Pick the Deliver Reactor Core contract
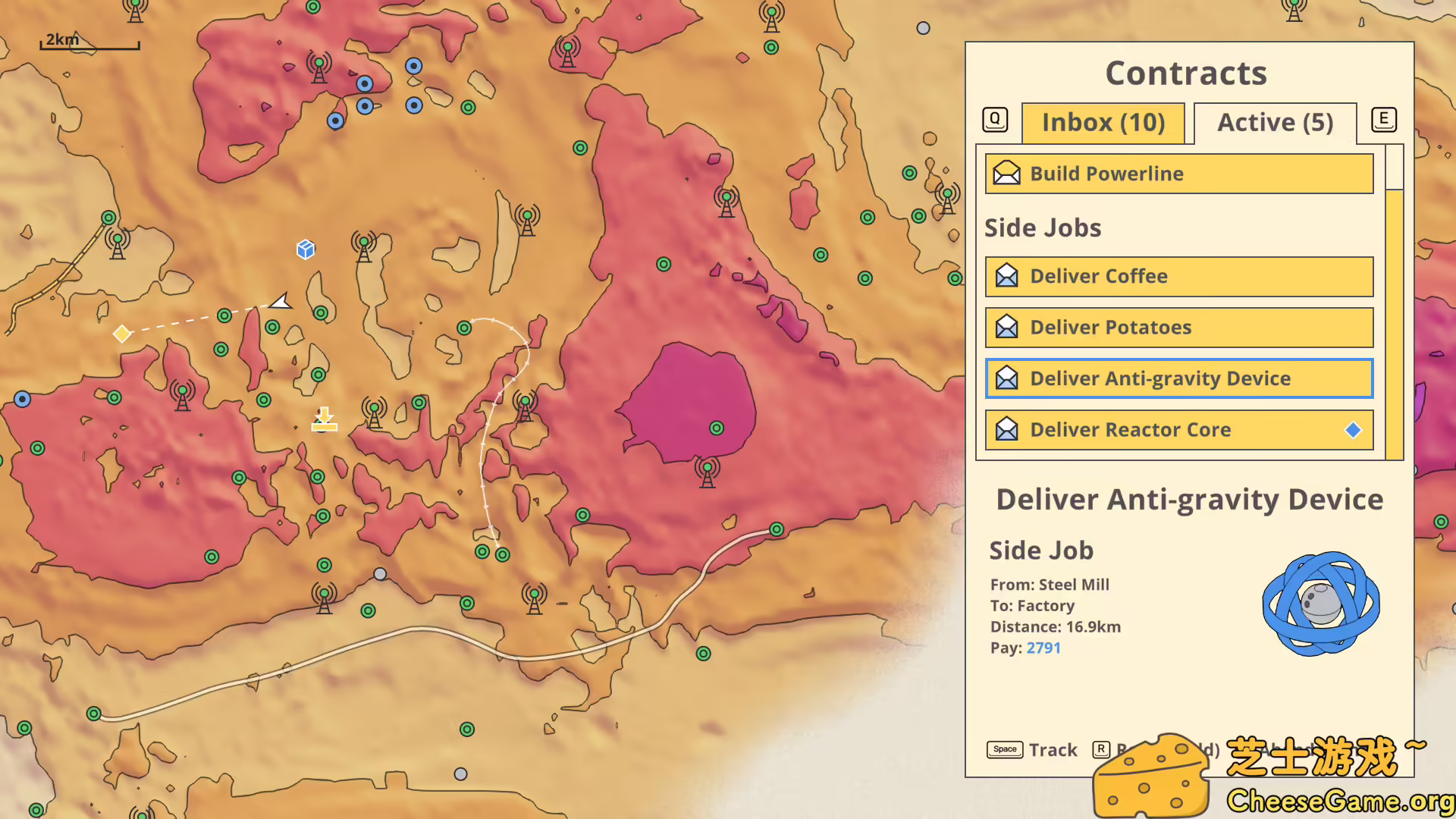The height and width of the screenshot is (819, 1456). [x=1178, y=430]
